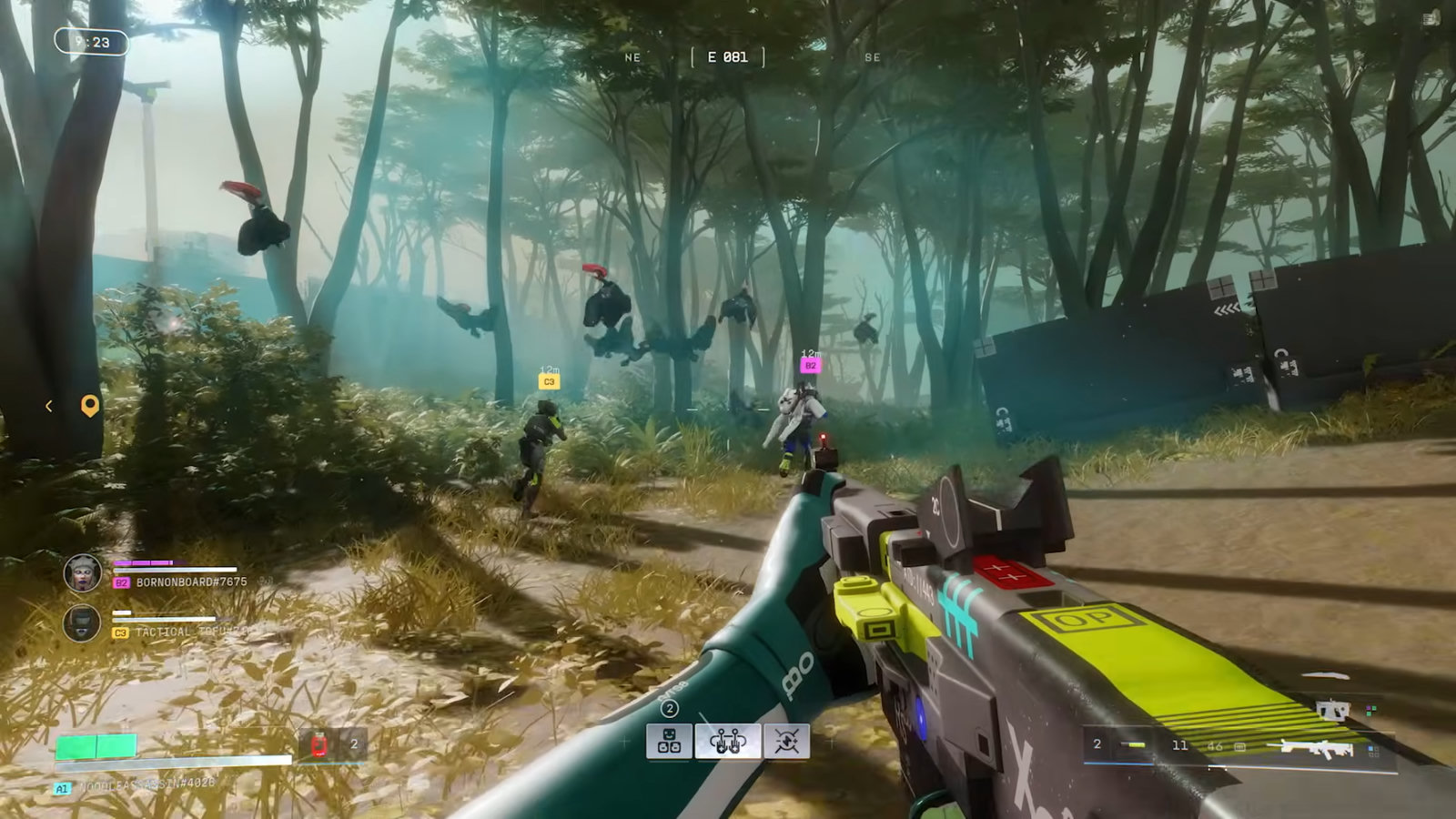Select BORNONBOARD#7675's teammate portrait
This screenshot has height=819, width=1456.
coord(82,573)
